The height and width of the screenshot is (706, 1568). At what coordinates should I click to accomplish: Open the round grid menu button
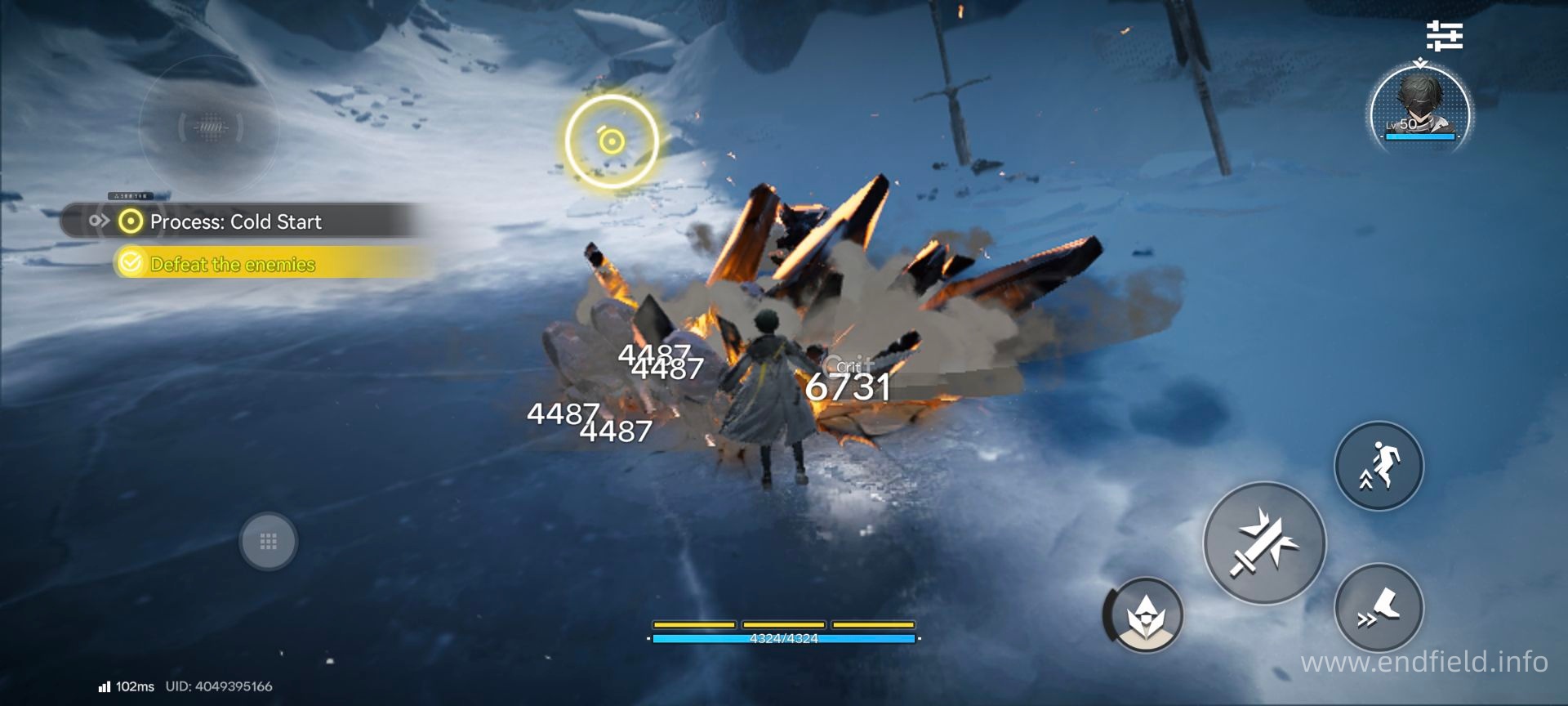[268, 541]
